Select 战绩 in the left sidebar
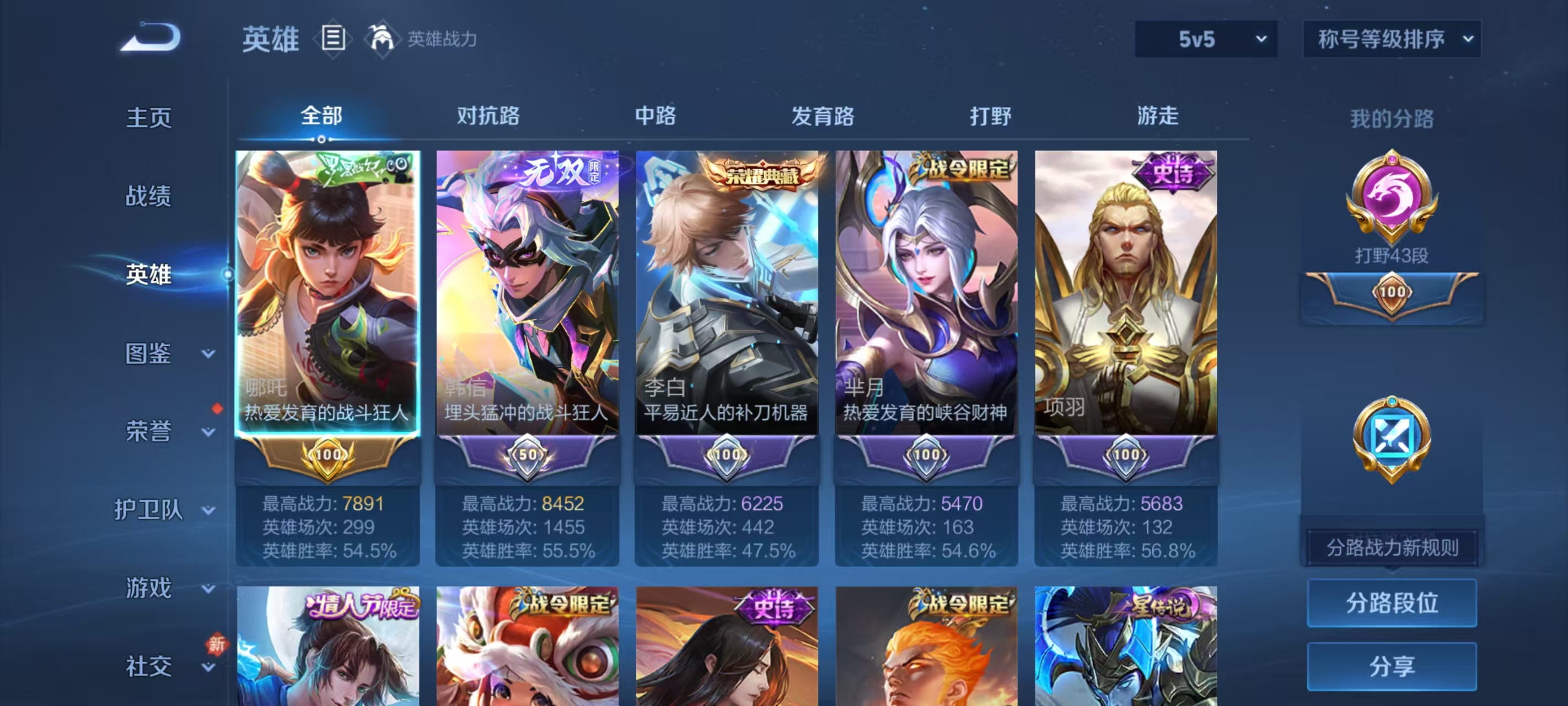This screenshot has height=706, width=1568. coord(148,197)
